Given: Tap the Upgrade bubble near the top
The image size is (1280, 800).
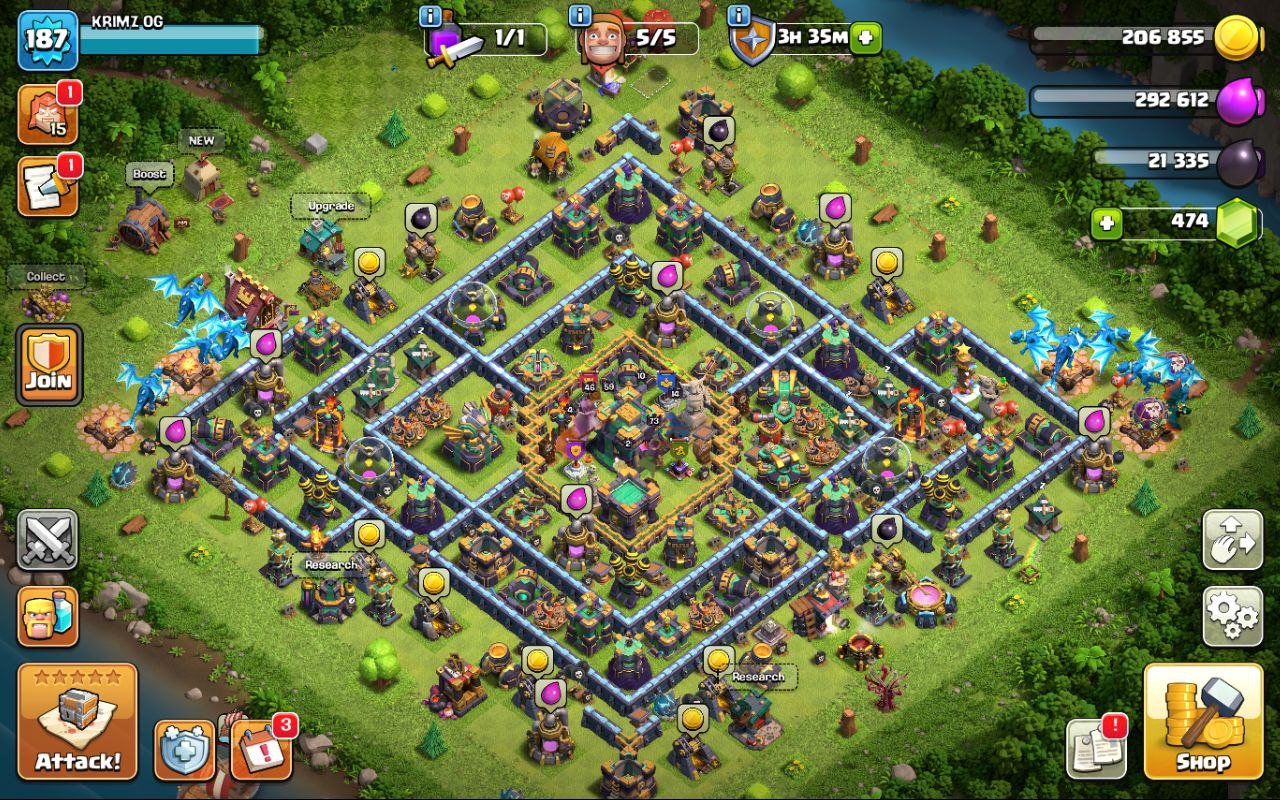Looking at the screenshot, I should tap(330, 205).
